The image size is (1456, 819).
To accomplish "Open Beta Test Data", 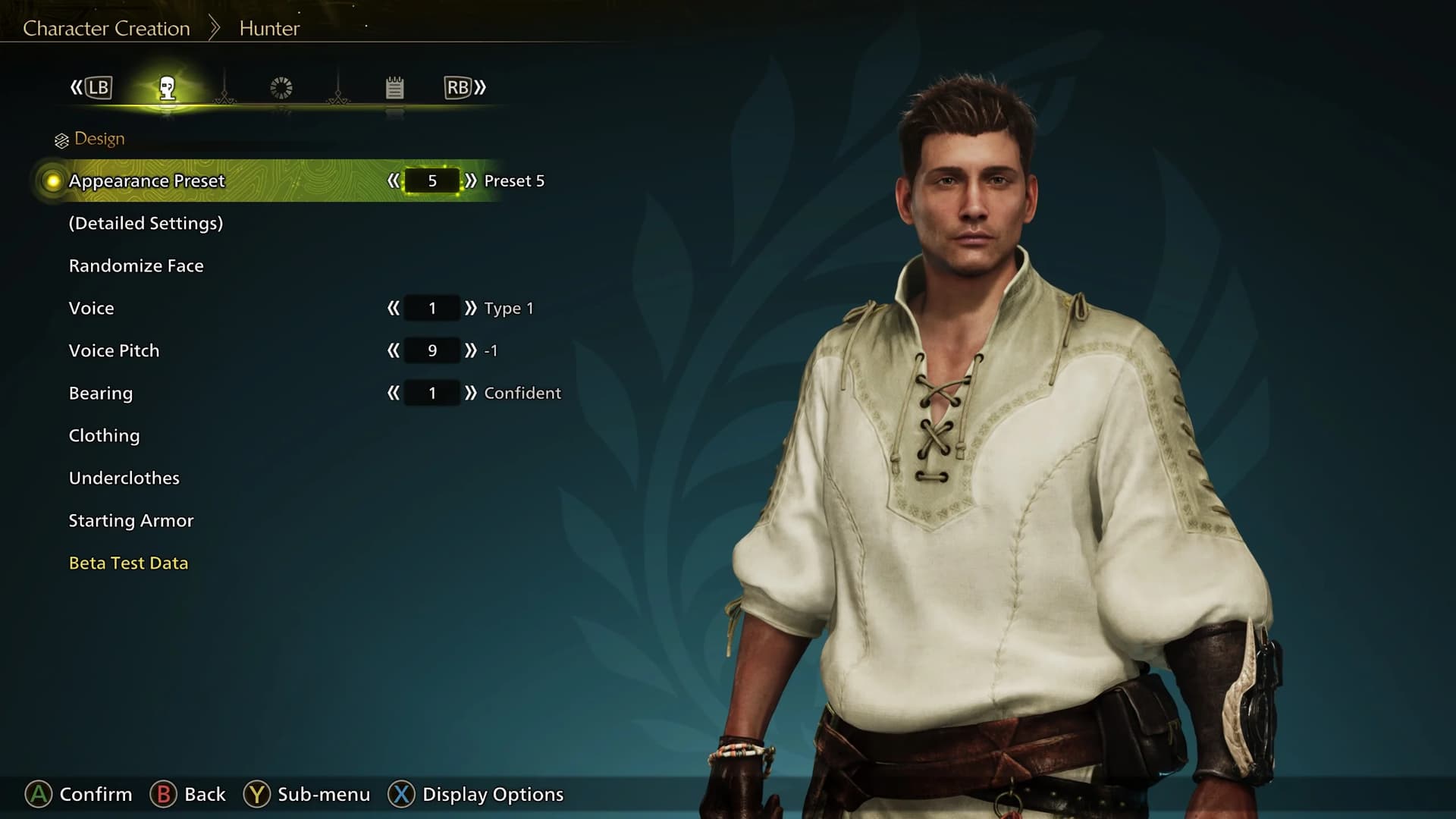I will pos(127,563).
